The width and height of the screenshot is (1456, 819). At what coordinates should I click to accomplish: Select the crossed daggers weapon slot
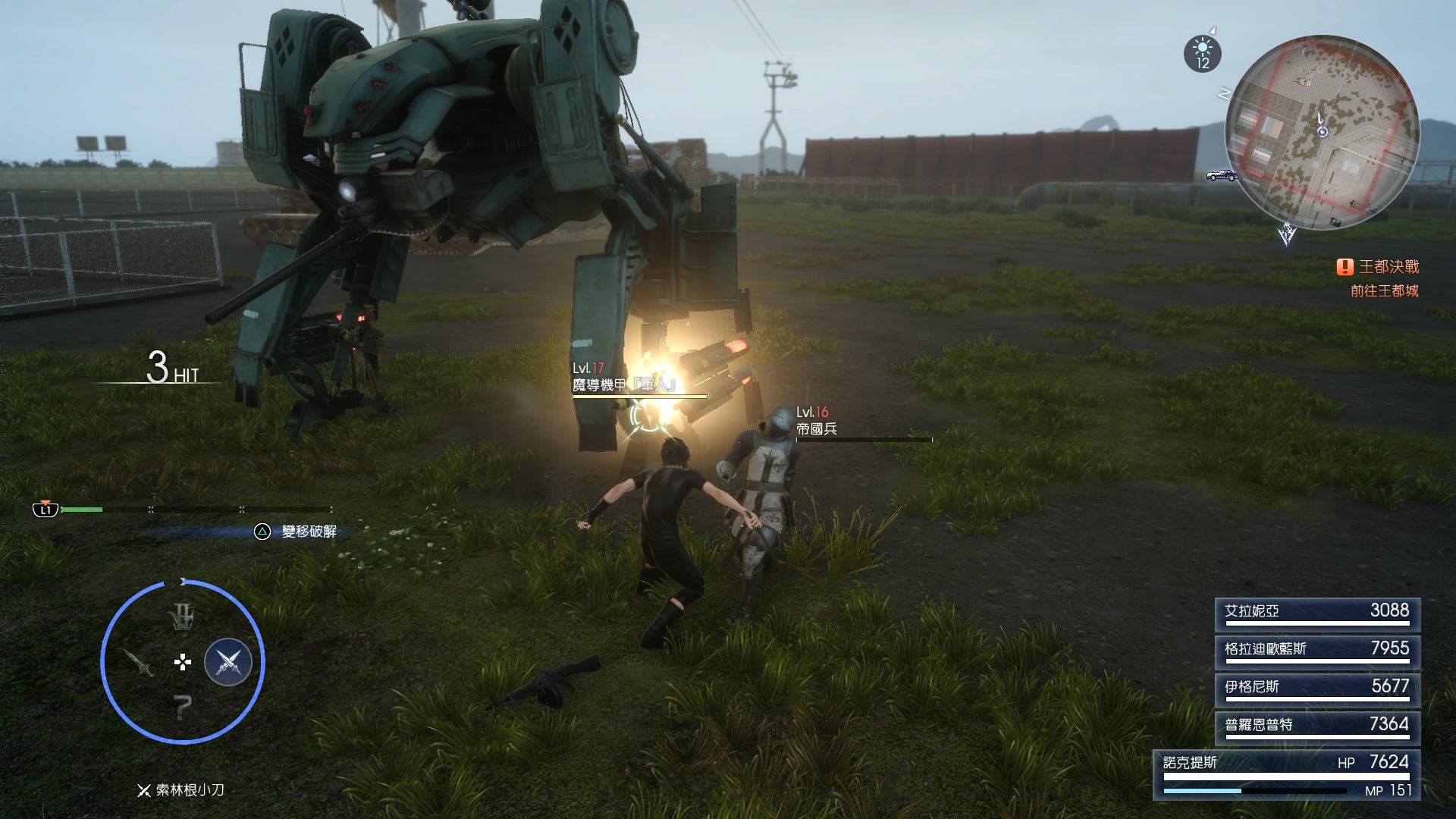[228, 662]
